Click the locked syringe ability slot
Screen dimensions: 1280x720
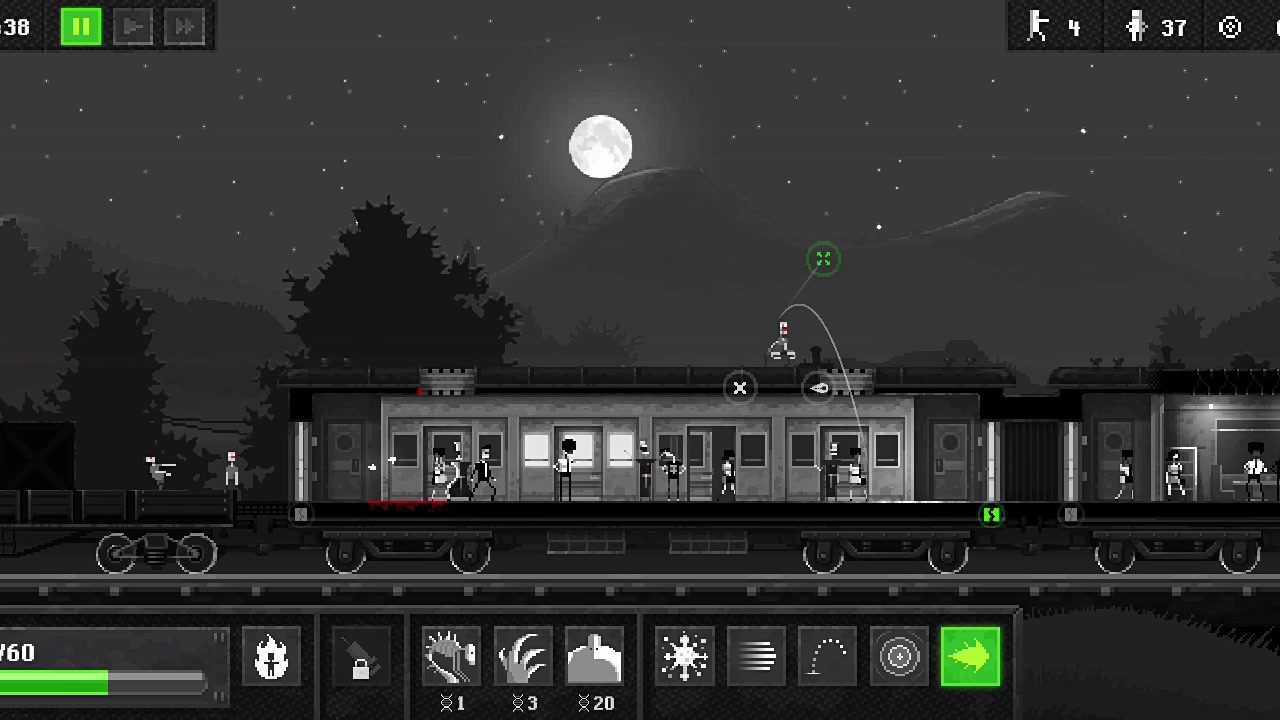tap(360, 657)
